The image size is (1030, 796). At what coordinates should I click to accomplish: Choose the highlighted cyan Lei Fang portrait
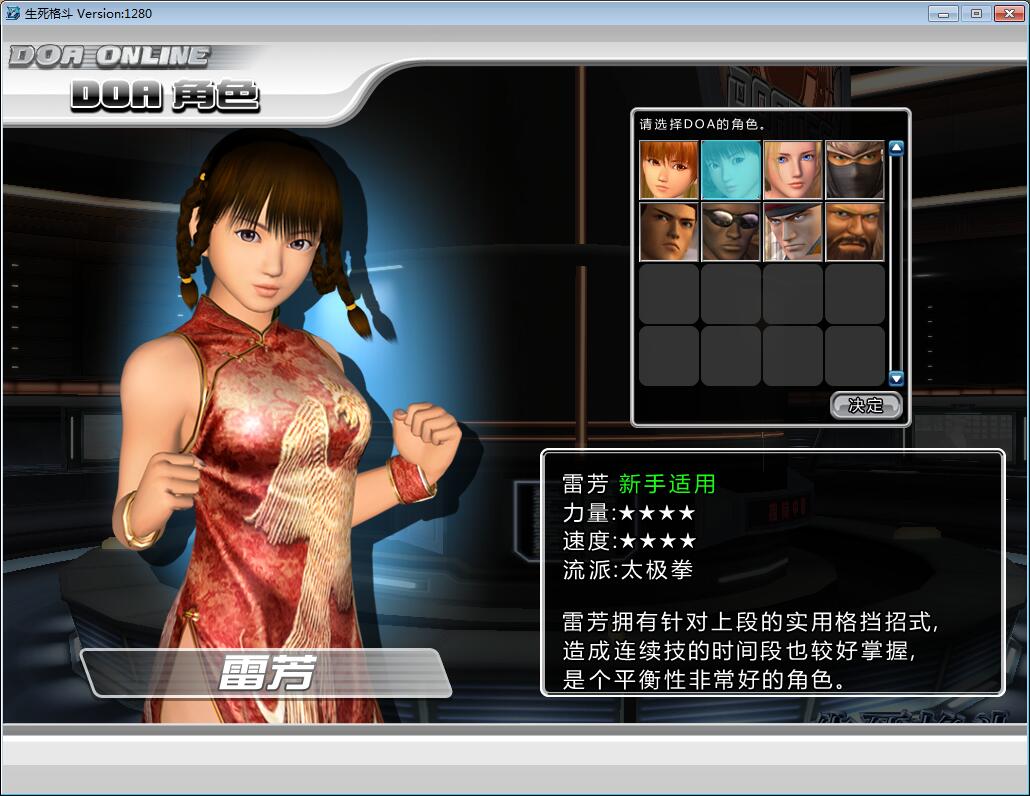tap(731, 170)
